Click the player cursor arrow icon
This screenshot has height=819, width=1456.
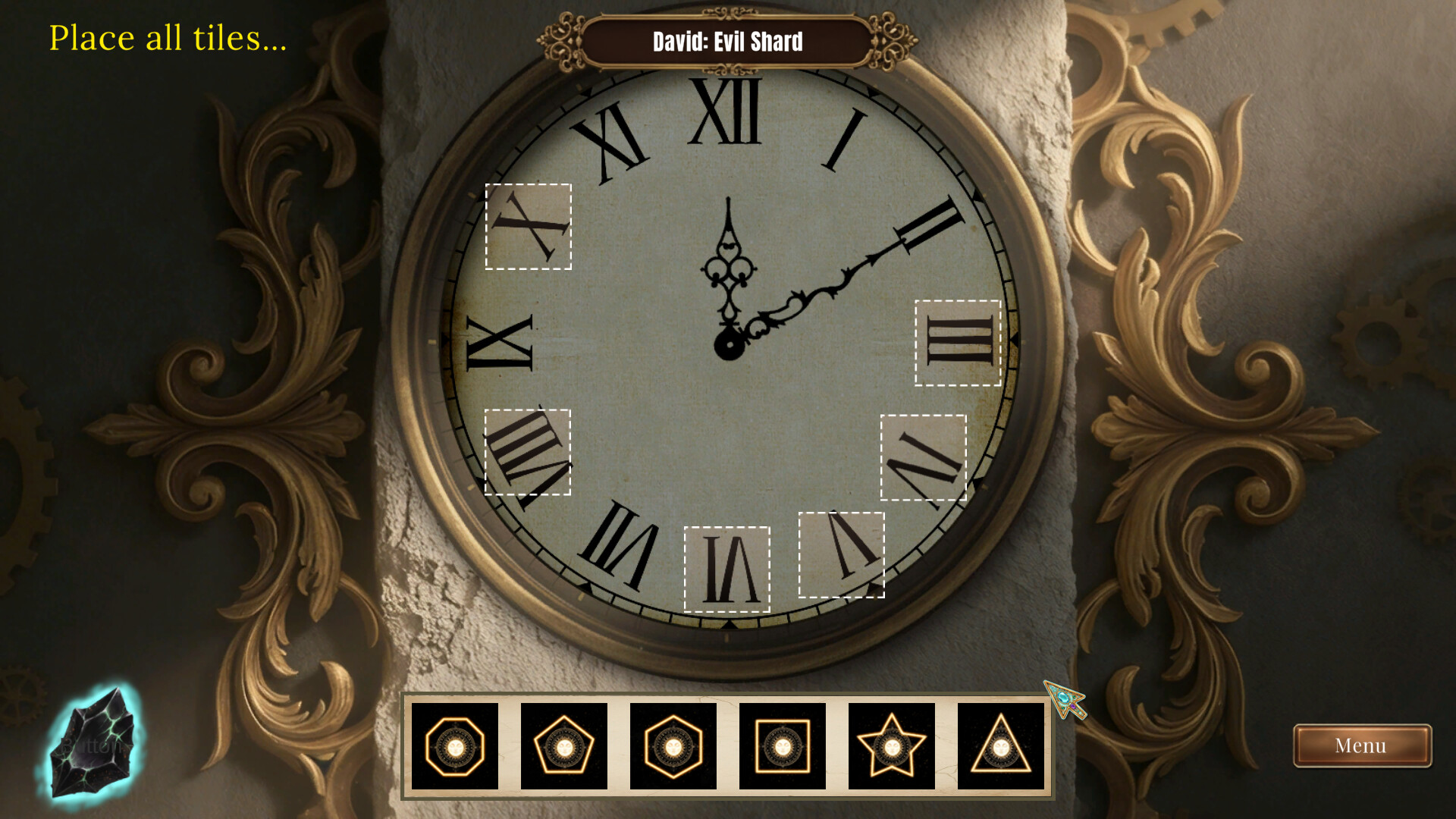pos(1065,698)
